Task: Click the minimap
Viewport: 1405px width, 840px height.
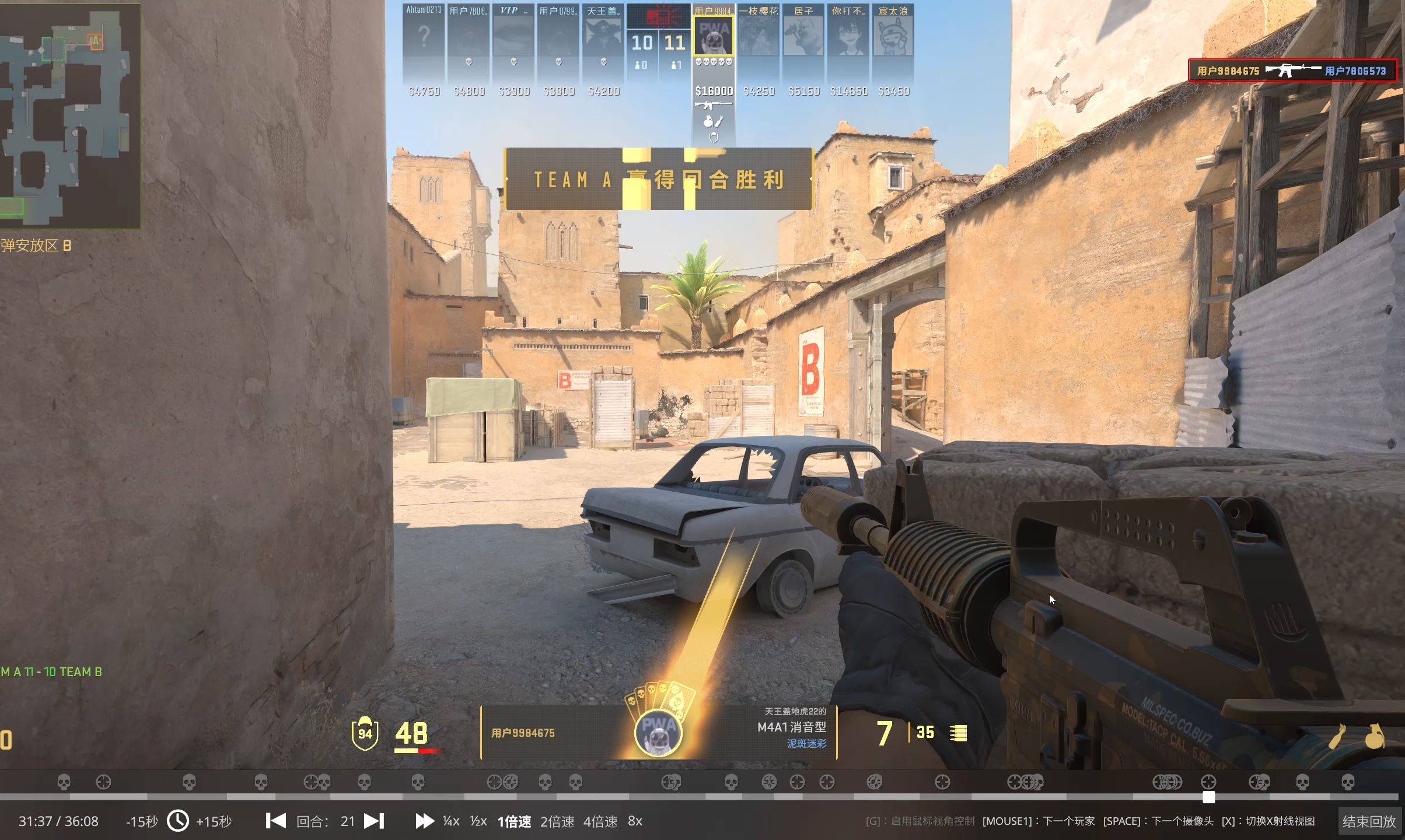Action: click(x=70, y=116)
